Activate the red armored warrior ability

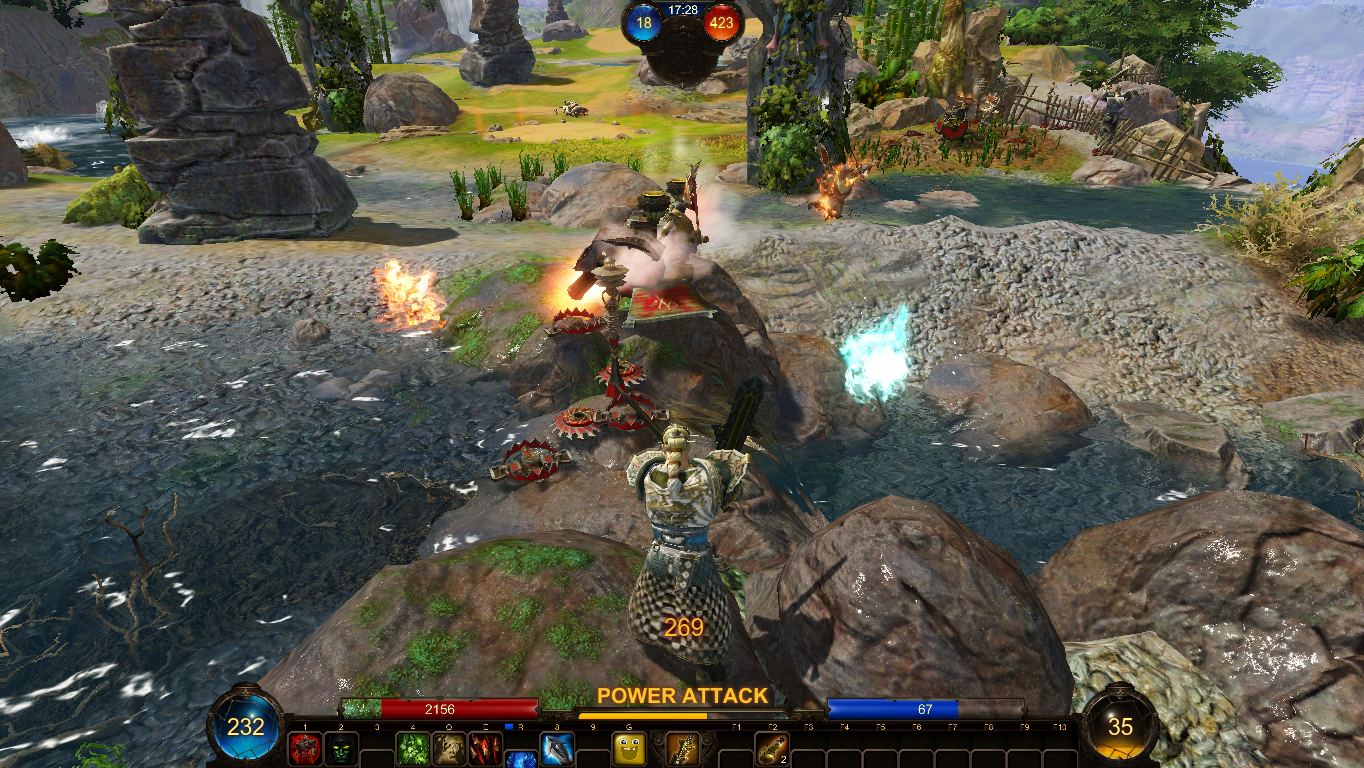coord(305,749)
